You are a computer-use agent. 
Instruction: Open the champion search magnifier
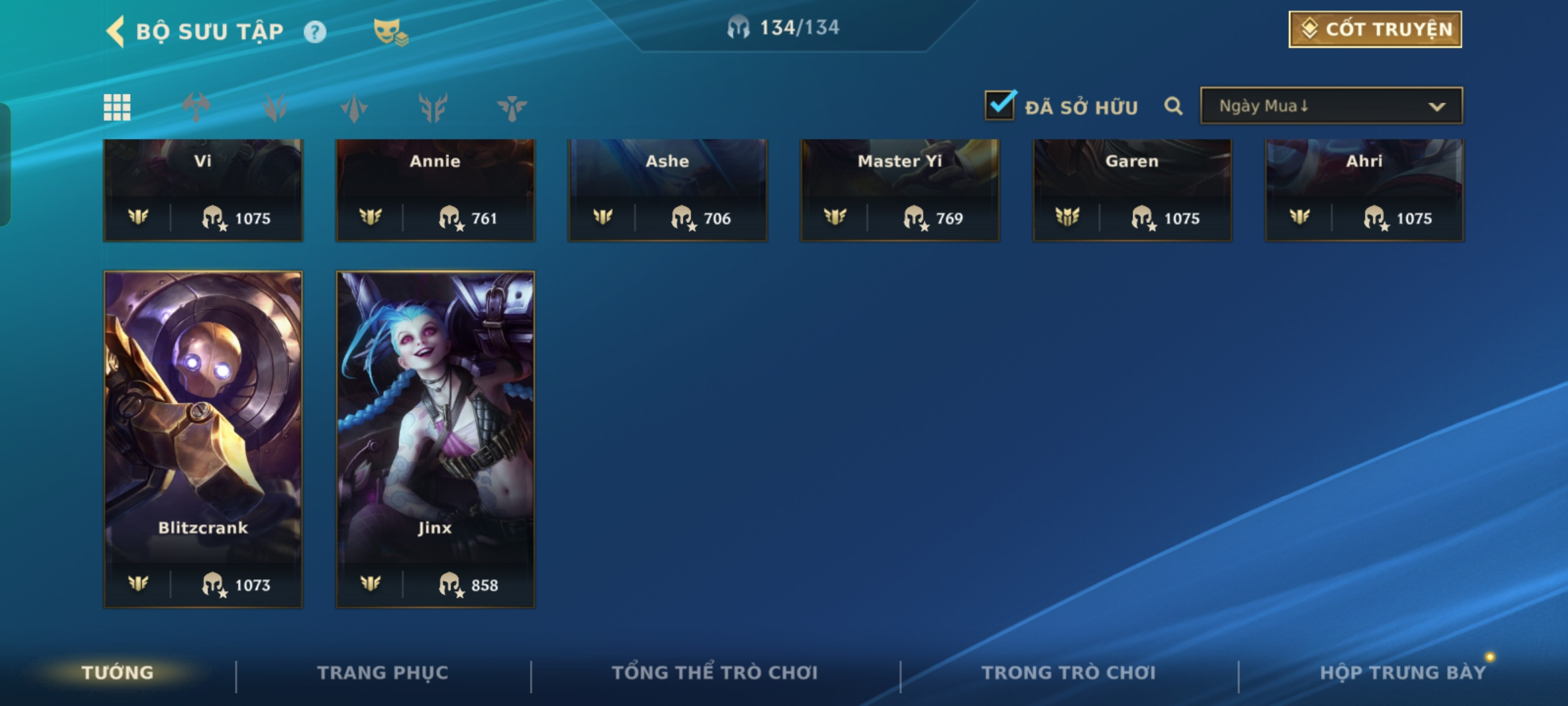point(1173,106)
